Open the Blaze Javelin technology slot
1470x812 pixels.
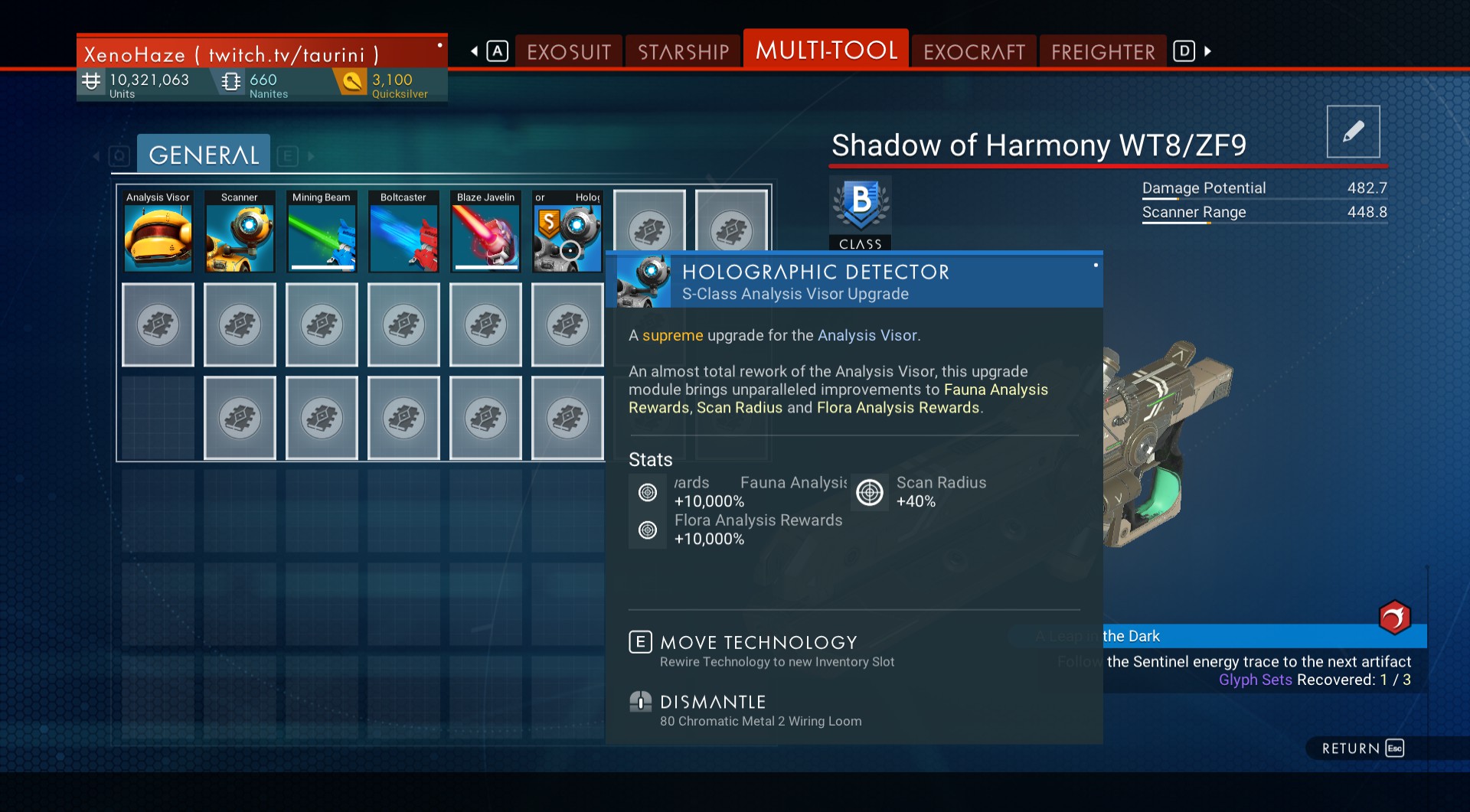tap(485, 233)
